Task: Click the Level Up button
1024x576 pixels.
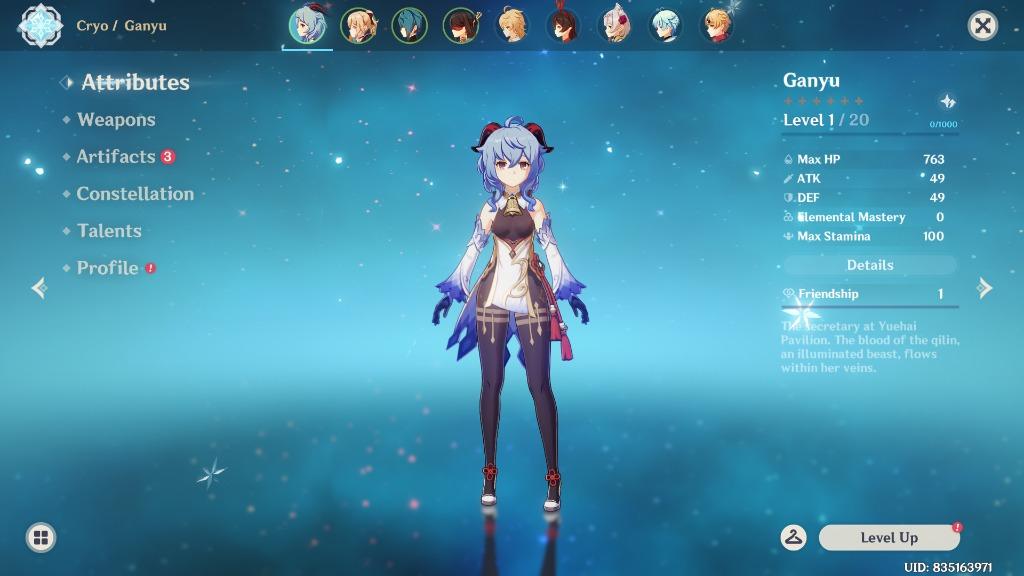Action: (889, 538)
